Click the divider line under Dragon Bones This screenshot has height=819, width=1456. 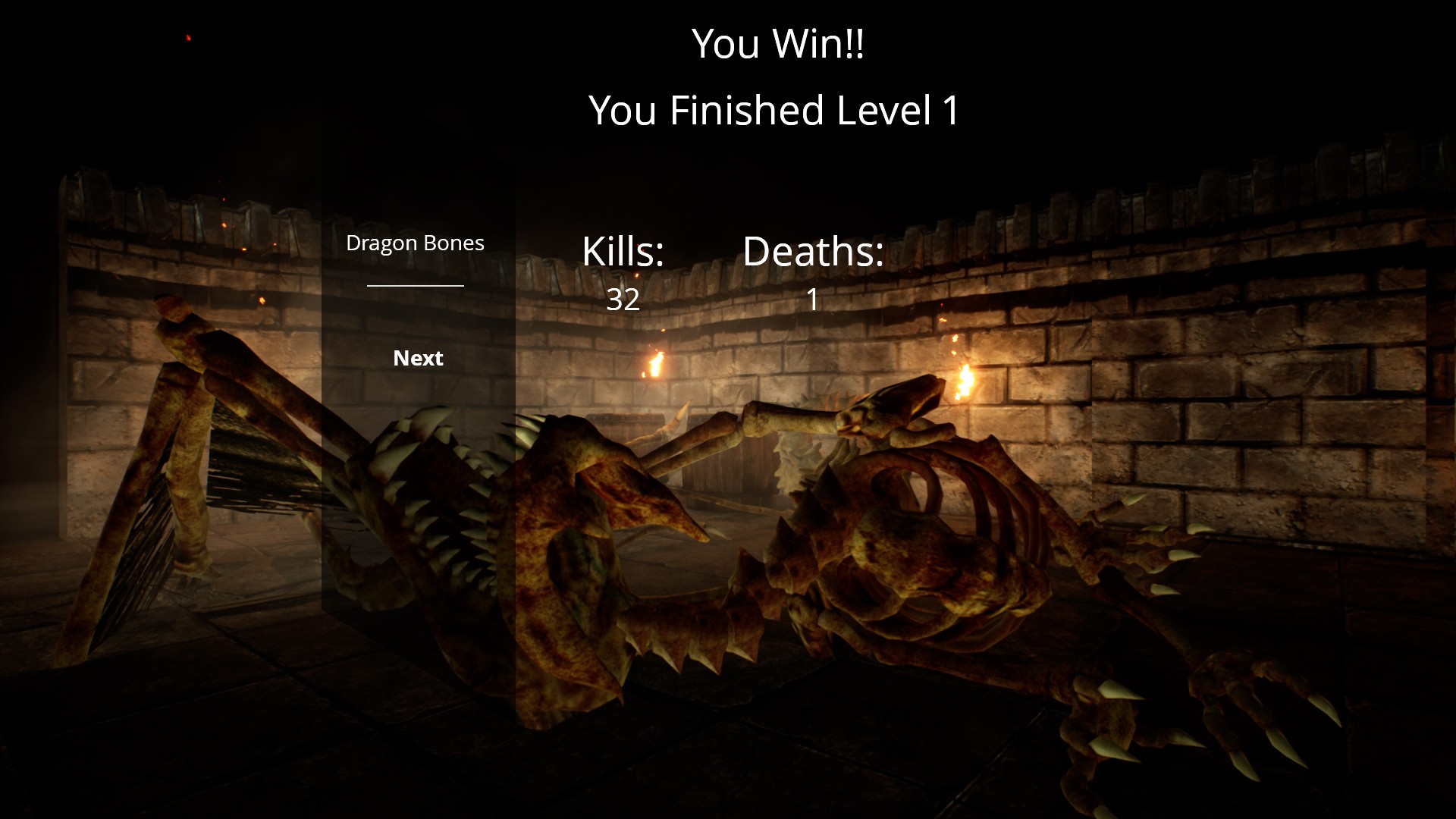pos(415,286)
